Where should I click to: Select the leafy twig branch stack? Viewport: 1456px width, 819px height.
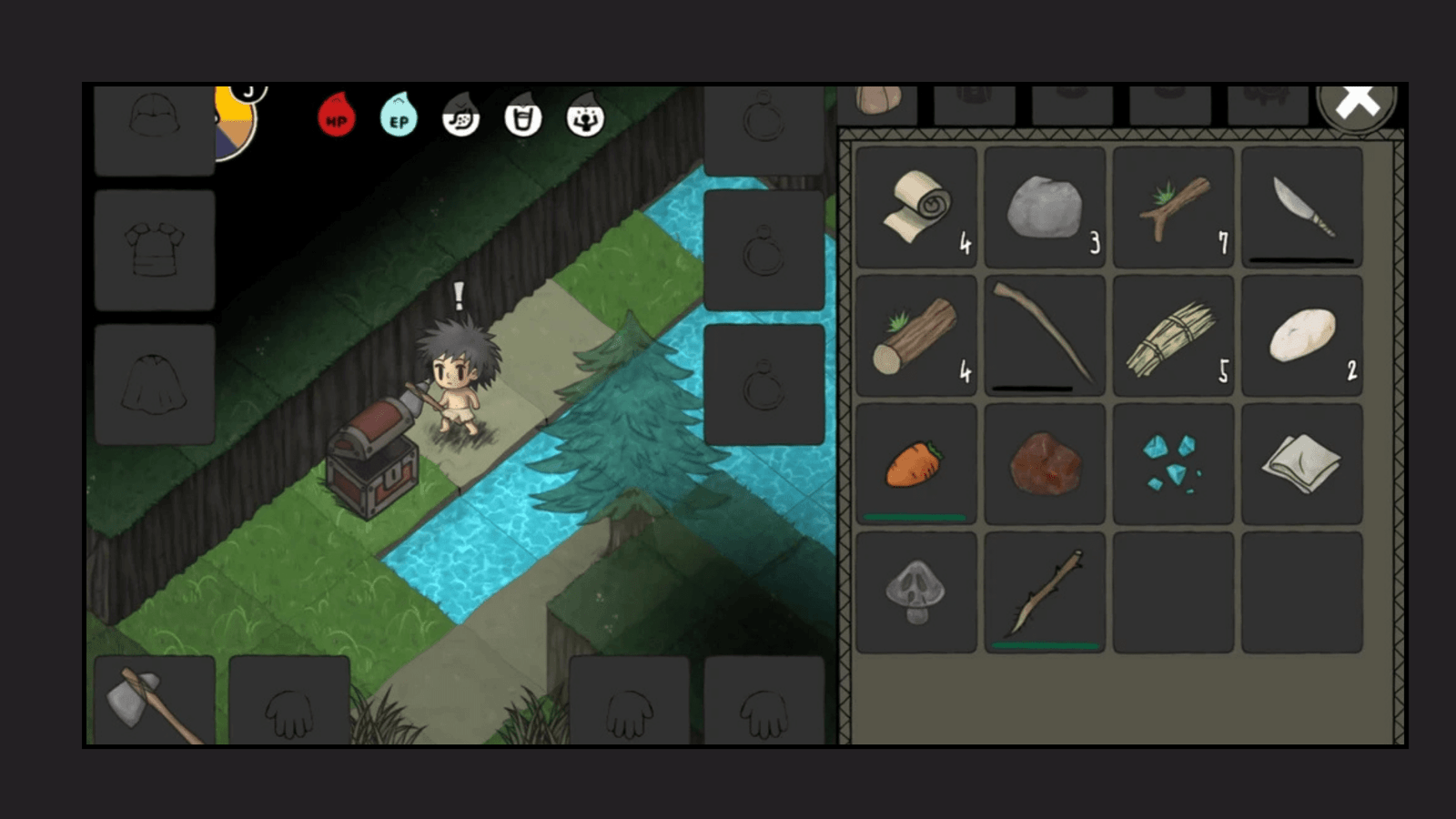(x=1173, y=207)
